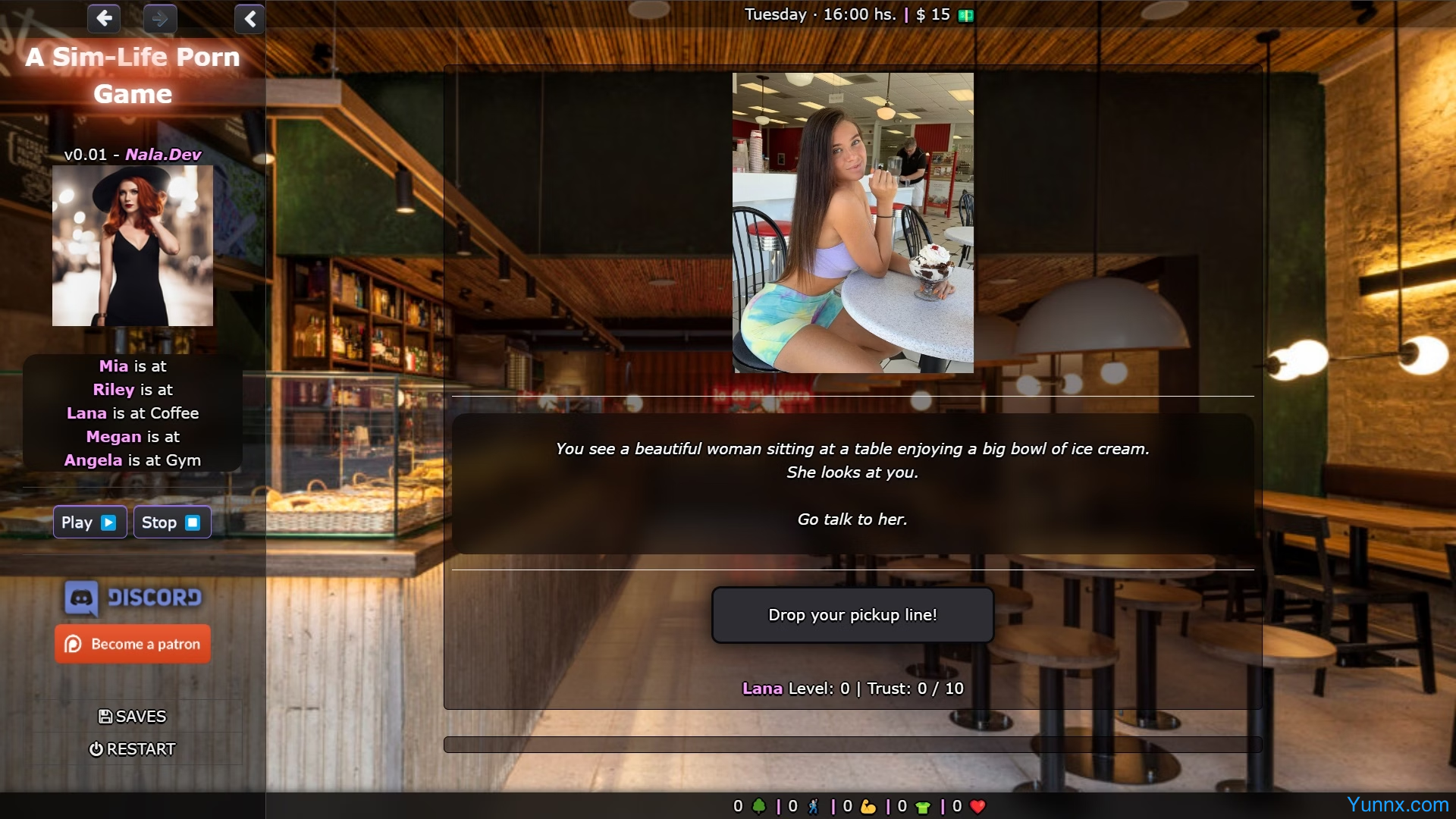Click the red-haired woman portrait thumbnail
This screenshot has width=1456, height=819.
pyautogui.click(x=133, y=246)
